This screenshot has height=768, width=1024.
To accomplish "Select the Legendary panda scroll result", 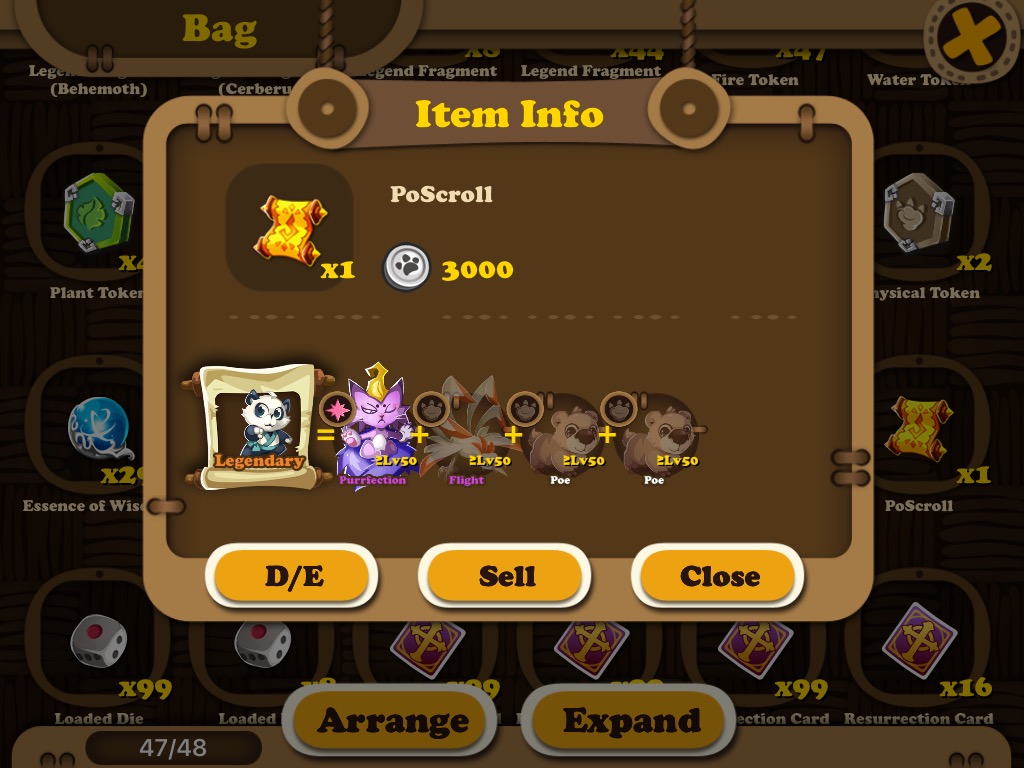I will pos(258,428).
